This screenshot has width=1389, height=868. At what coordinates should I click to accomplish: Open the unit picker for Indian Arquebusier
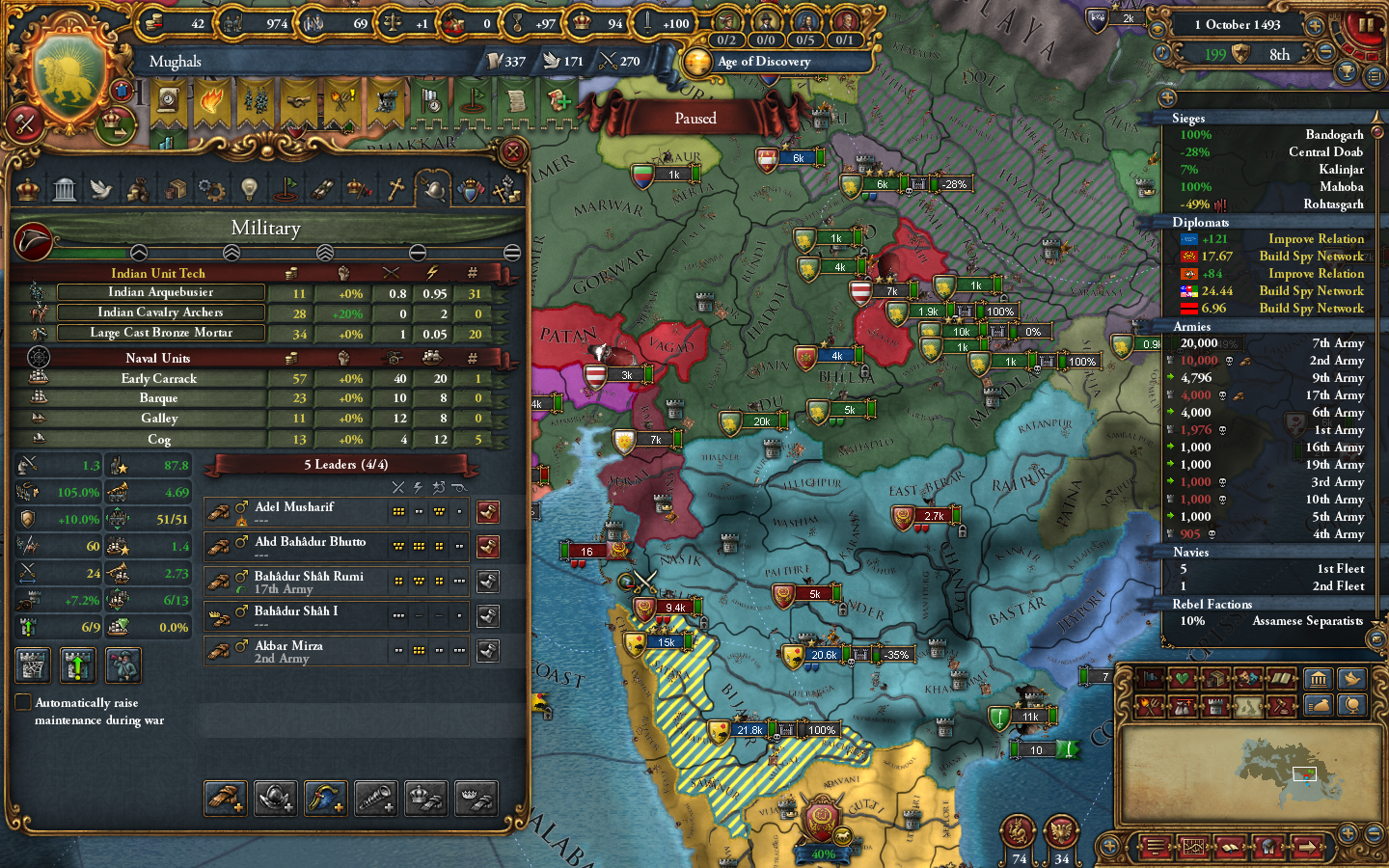pyautogui.click(x=161, y=291)
